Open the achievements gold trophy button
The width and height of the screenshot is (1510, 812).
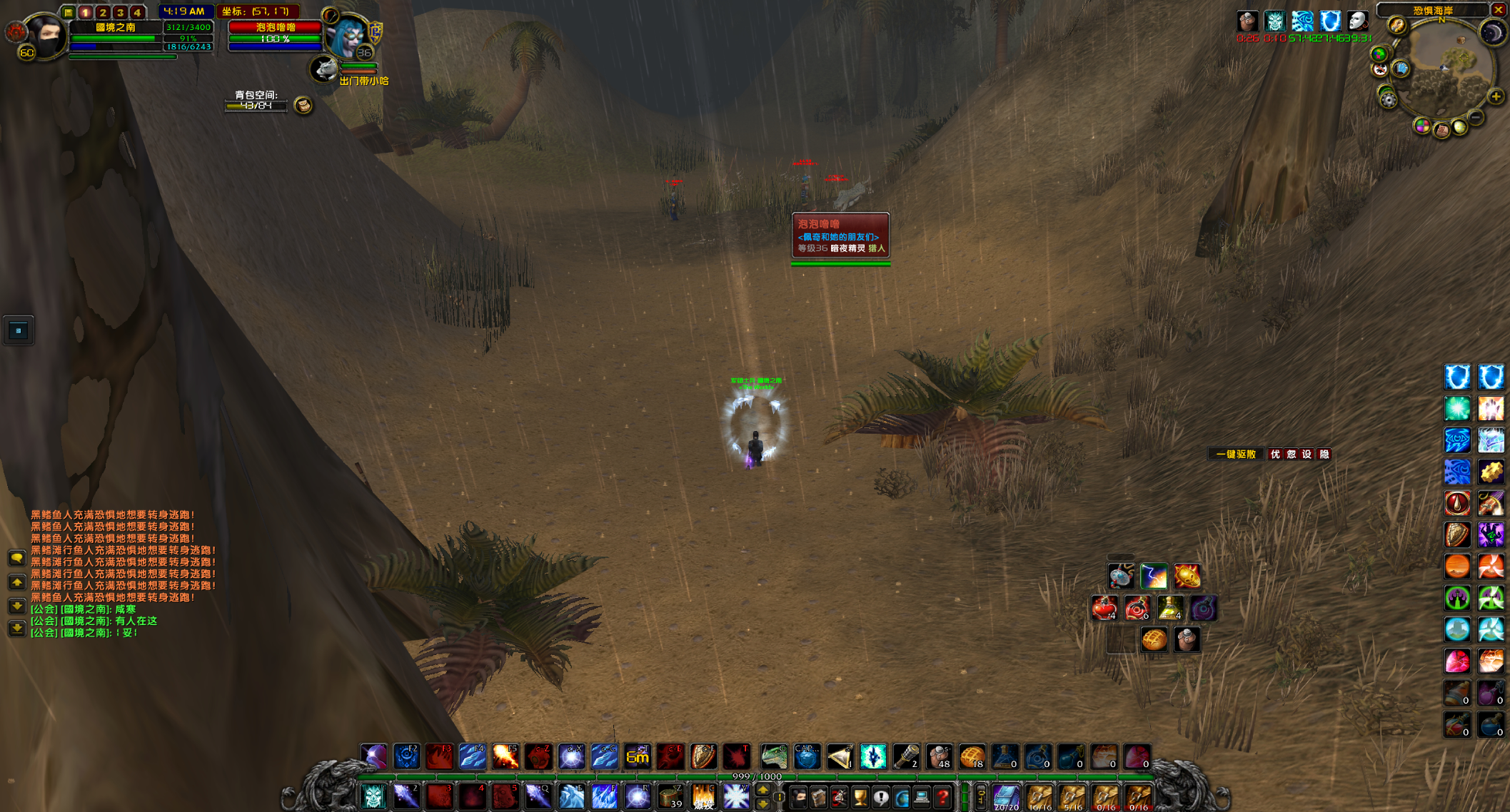[x=860, y=796]
